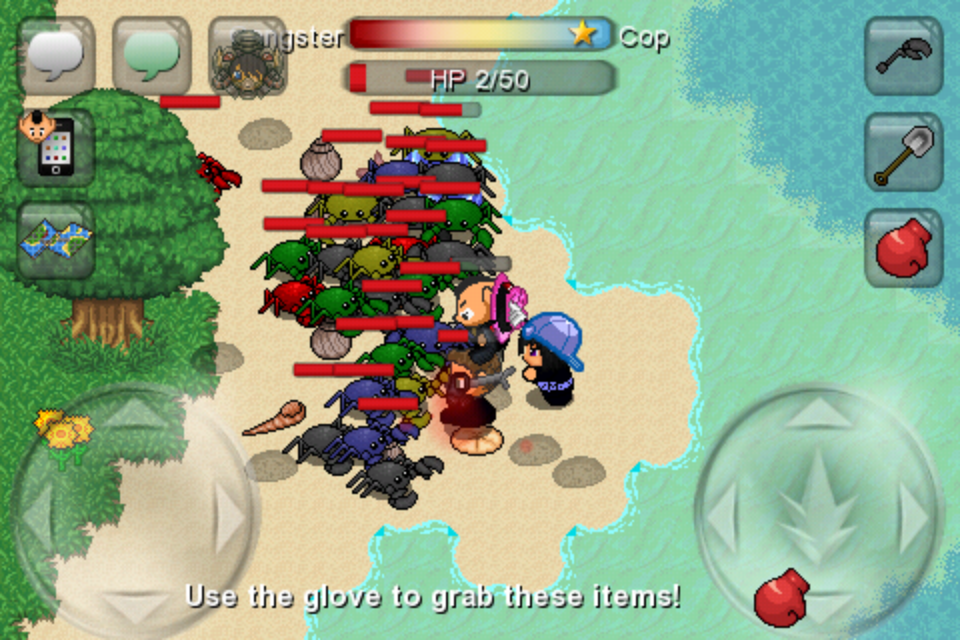Viewport: 960px width, 640px height.
Task: Open the white speech bubble chat
Action: pyautogui.click(x=57, y=56)
